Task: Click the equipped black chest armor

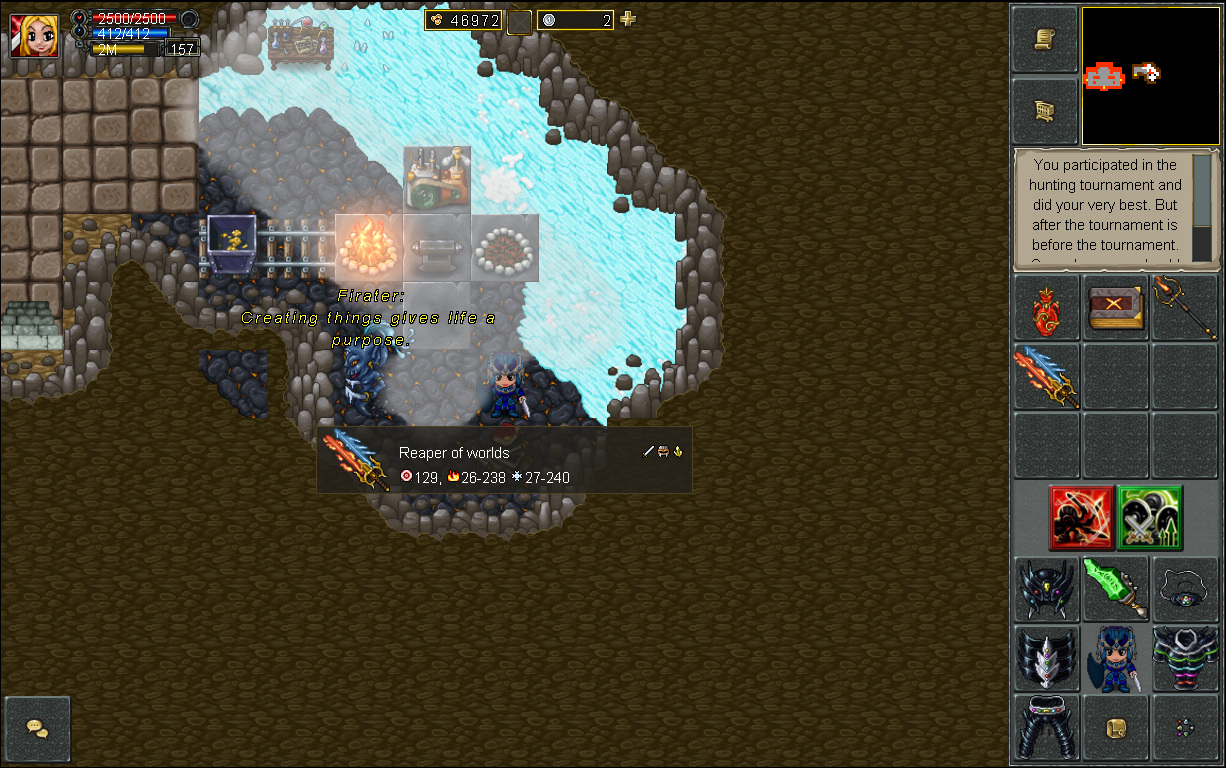Action: [x=1184, y=659]
